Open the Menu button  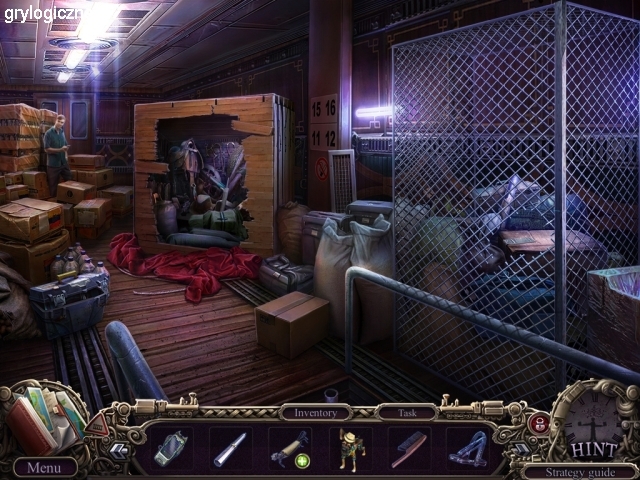45,467
